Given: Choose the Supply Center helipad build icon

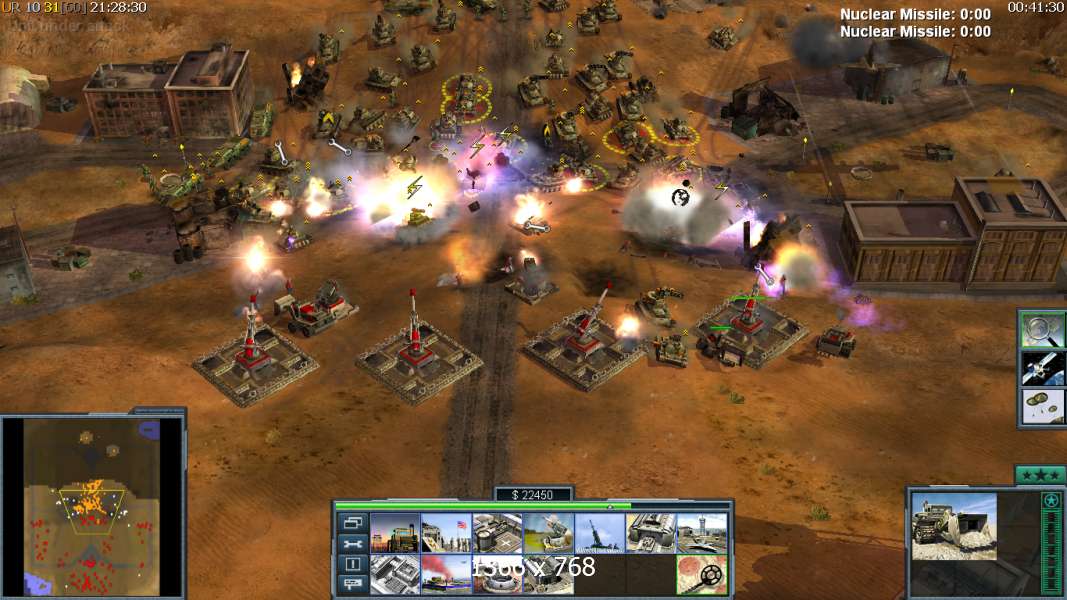Looking at the screenshot, I should pos(497,533).
